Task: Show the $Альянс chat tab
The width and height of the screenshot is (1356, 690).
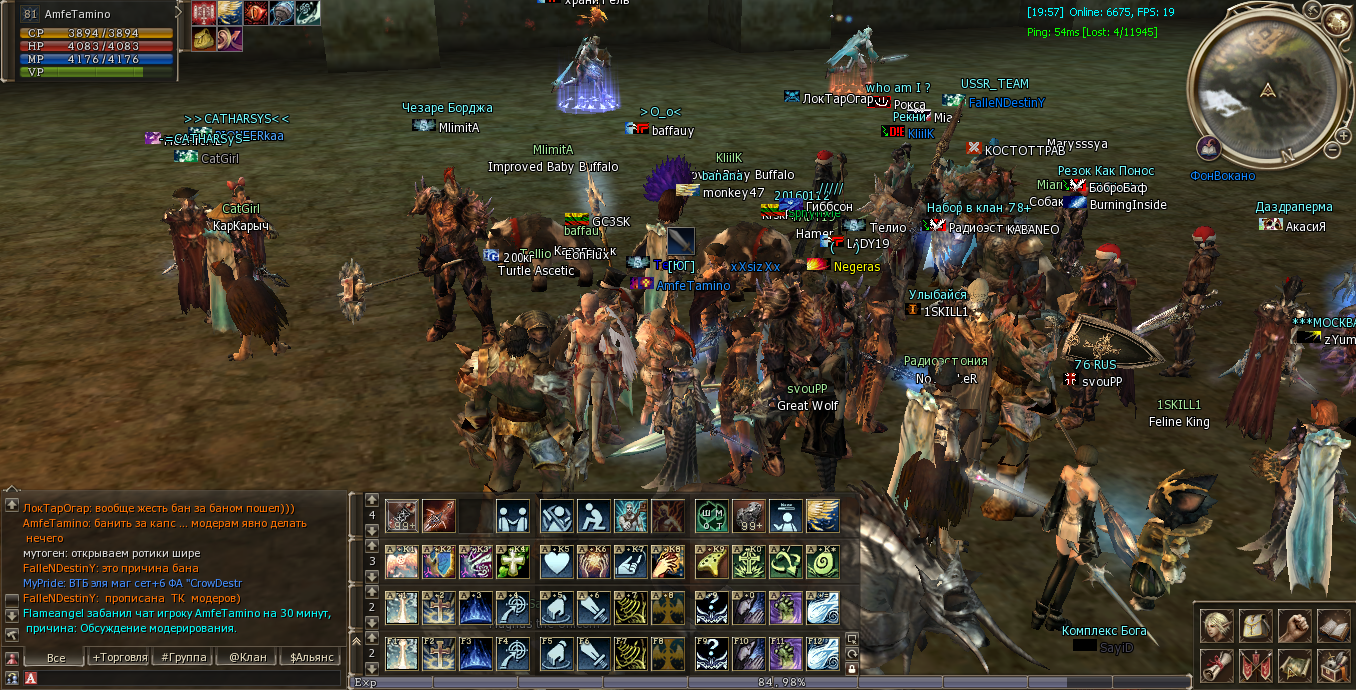Action: tap(310, 657)
